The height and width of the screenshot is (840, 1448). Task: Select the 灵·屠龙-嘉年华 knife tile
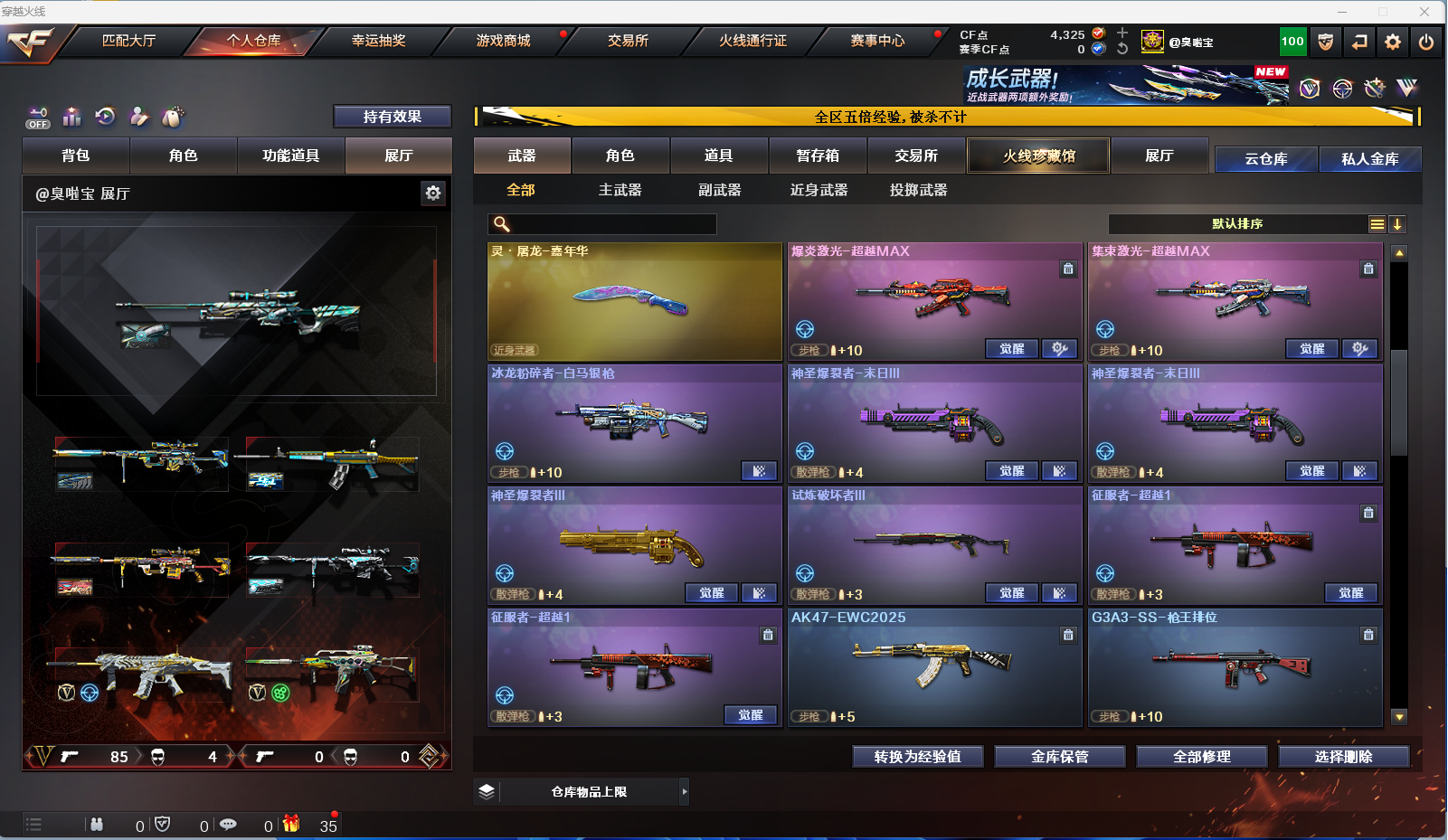click(634, 302)
